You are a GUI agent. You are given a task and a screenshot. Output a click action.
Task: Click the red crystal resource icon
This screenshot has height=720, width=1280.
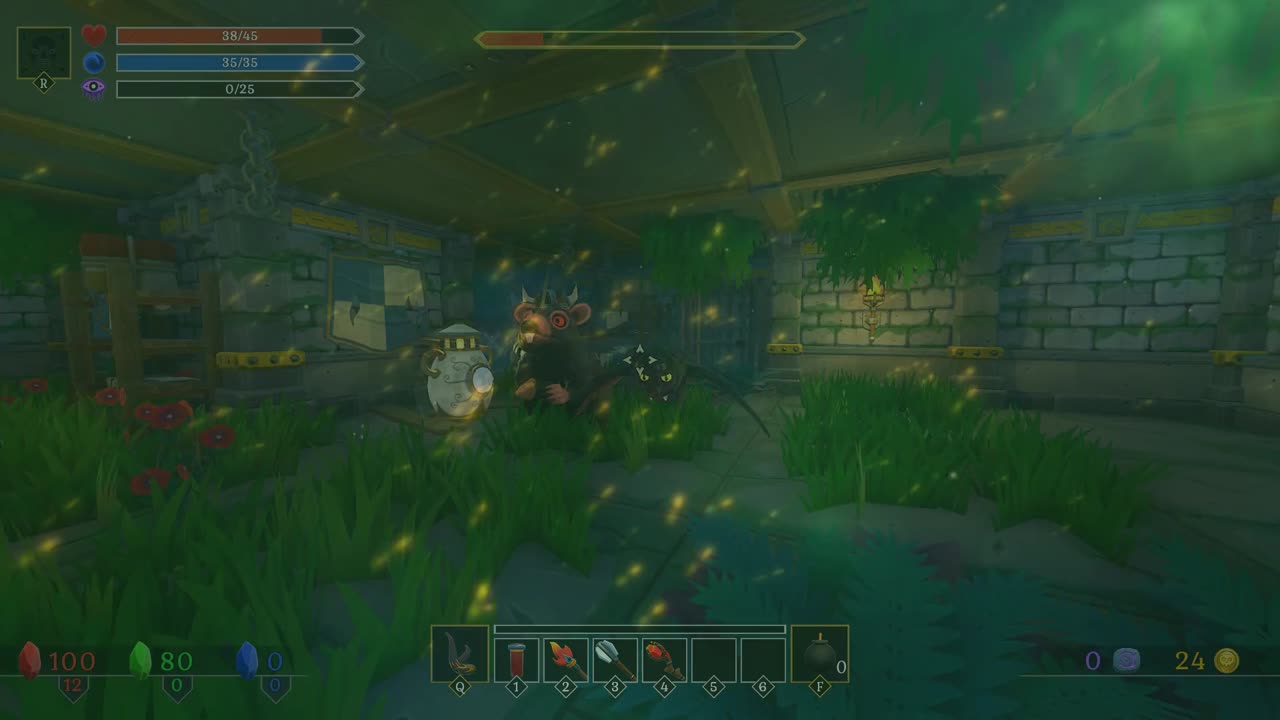[x=32, y=660]
